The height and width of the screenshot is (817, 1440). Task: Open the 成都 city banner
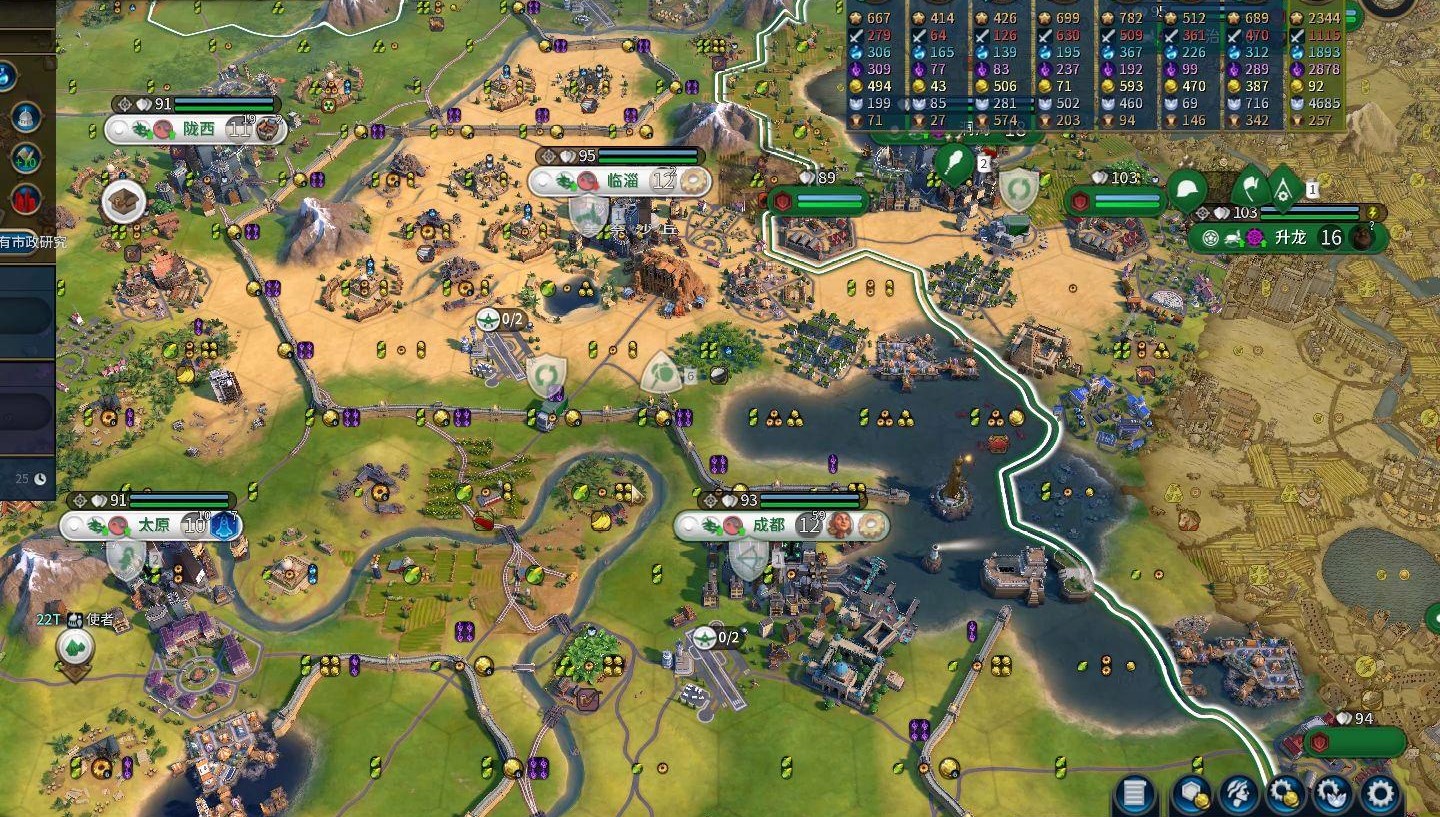(768, 525)
